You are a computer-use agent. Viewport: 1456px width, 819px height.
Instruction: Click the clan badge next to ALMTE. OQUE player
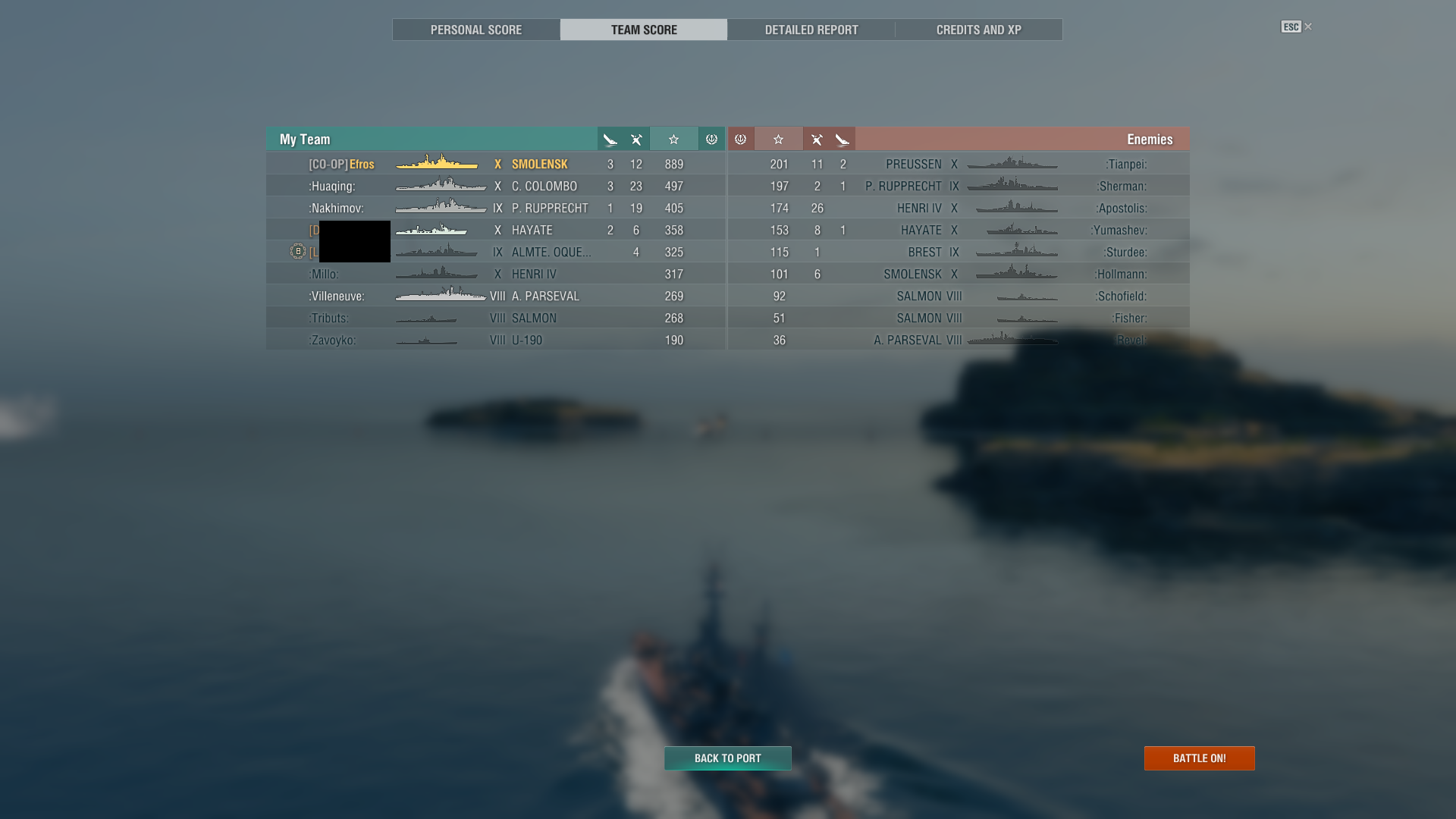[297, 251]
